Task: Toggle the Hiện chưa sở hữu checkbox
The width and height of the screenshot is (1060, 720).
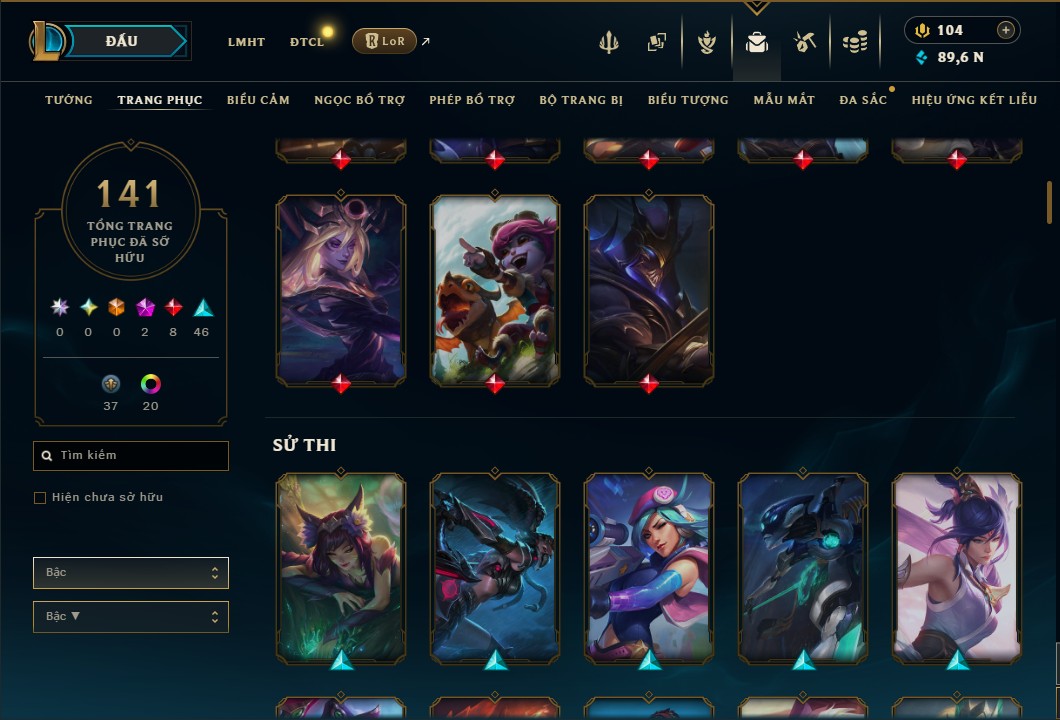Action: tap(40, 498)
